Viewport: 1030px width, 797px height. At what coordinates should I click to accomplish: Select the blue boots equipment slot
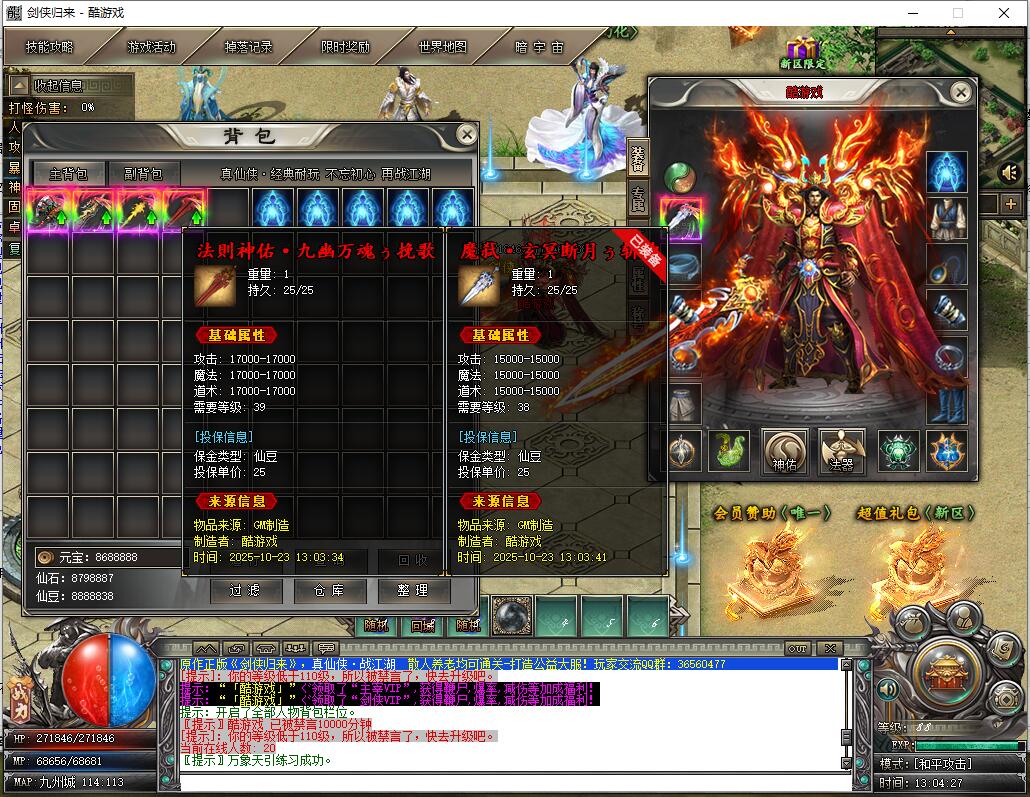click(947, 403)
